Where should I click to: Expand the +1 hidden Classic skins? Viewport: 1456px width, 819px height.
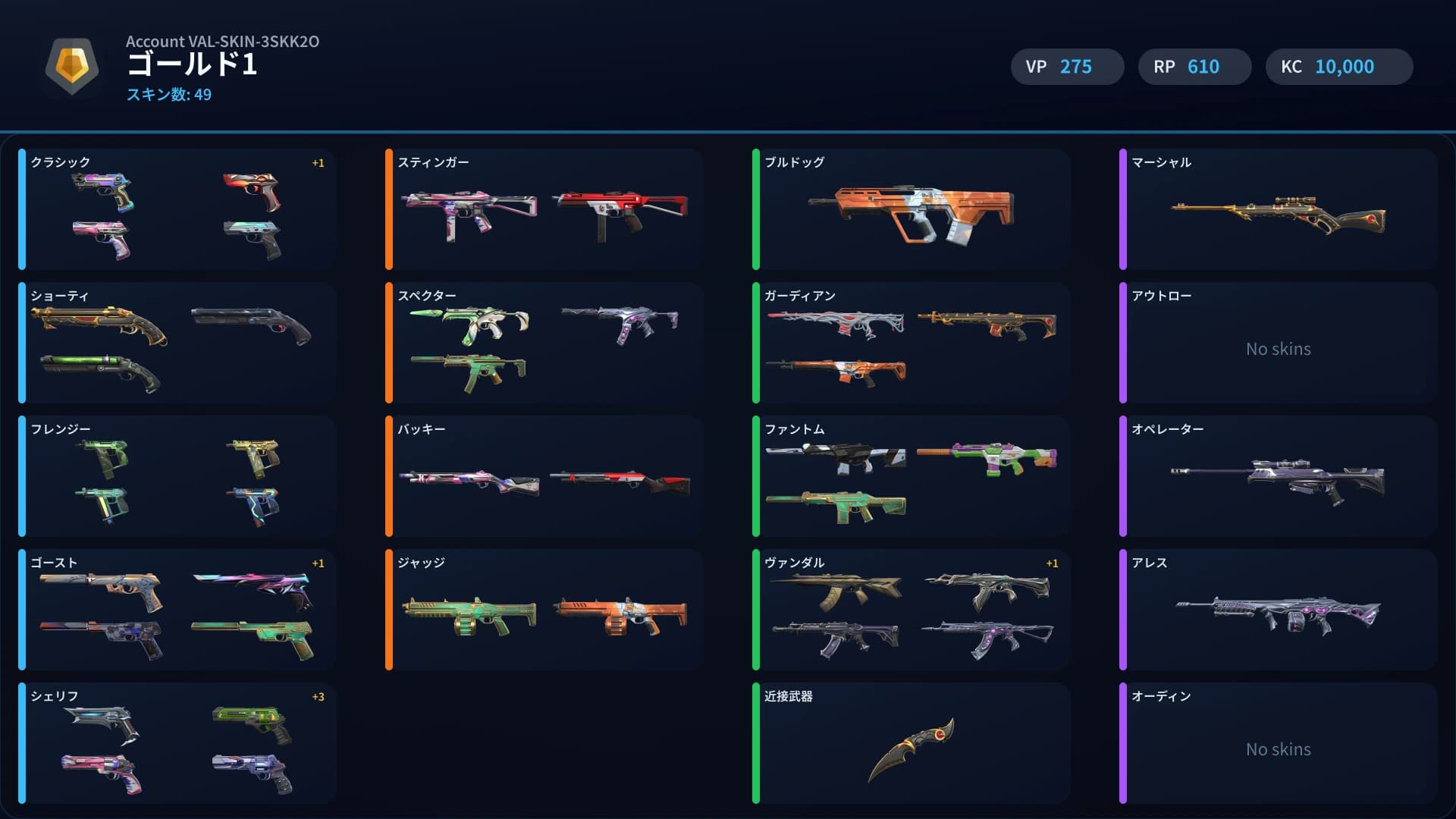(x=318, y=162)
